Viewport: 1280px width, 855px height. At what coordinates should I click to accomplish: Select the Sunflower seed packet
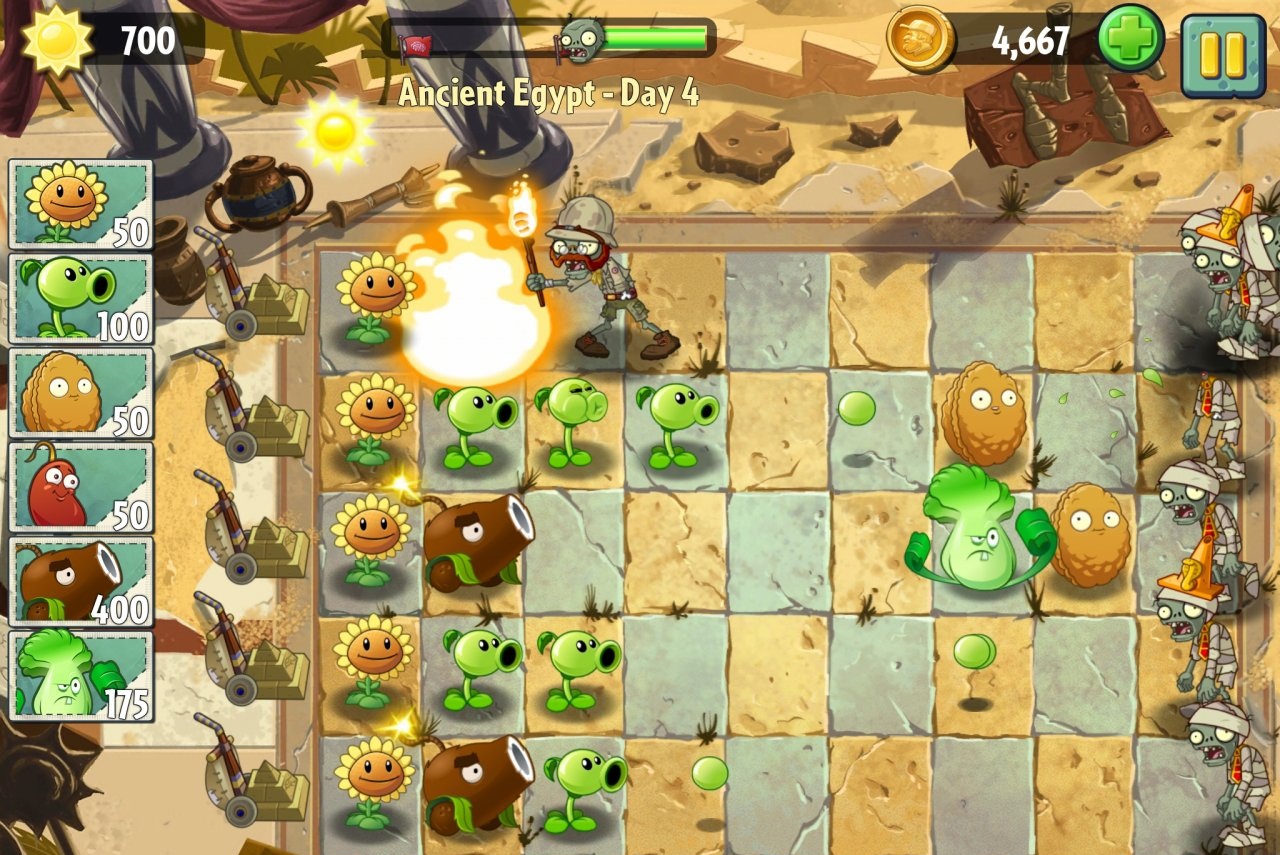click(81, 204)
